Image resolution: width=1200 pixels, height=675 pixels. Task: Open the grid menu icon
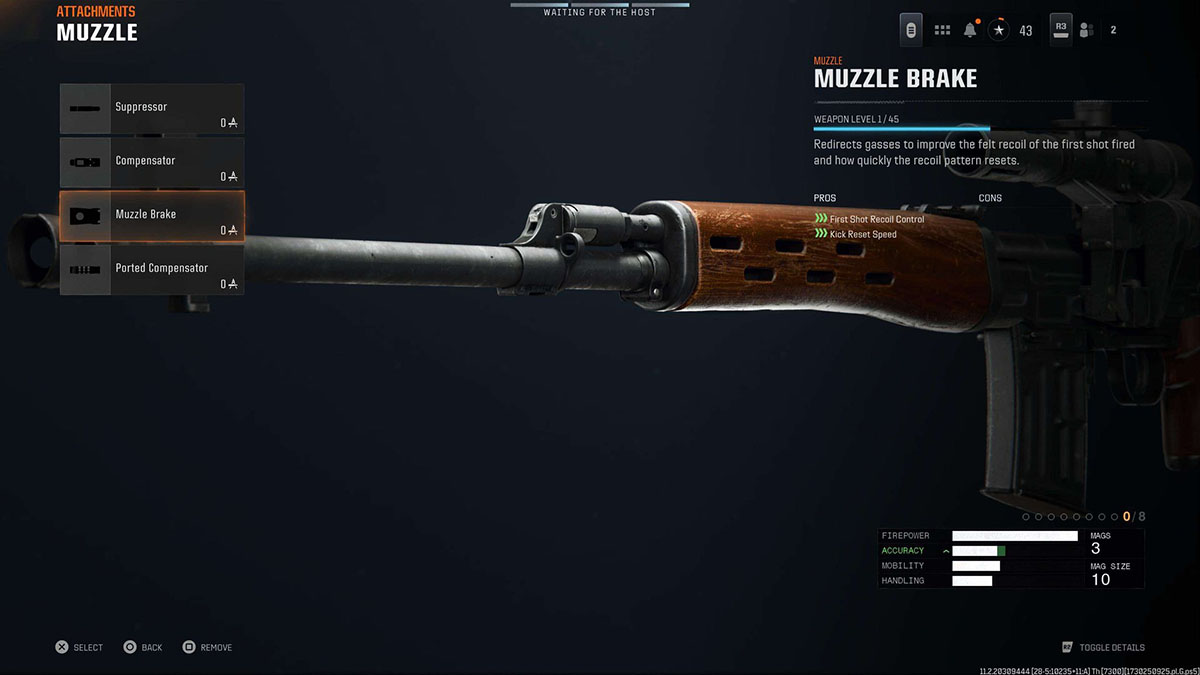942,30
